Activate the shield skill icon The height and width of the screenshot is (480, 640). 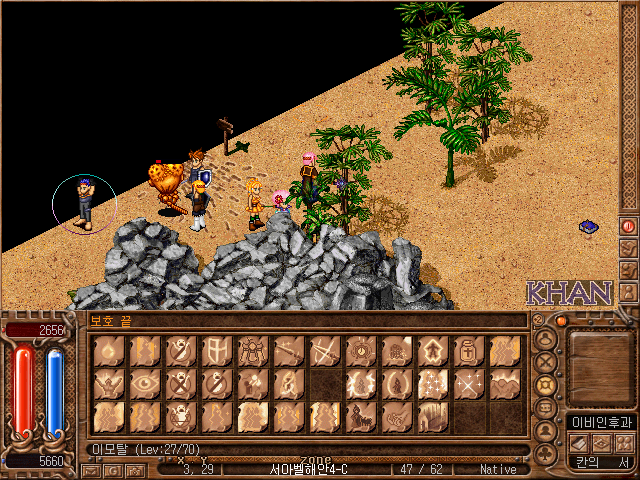[x=217, y=350]
